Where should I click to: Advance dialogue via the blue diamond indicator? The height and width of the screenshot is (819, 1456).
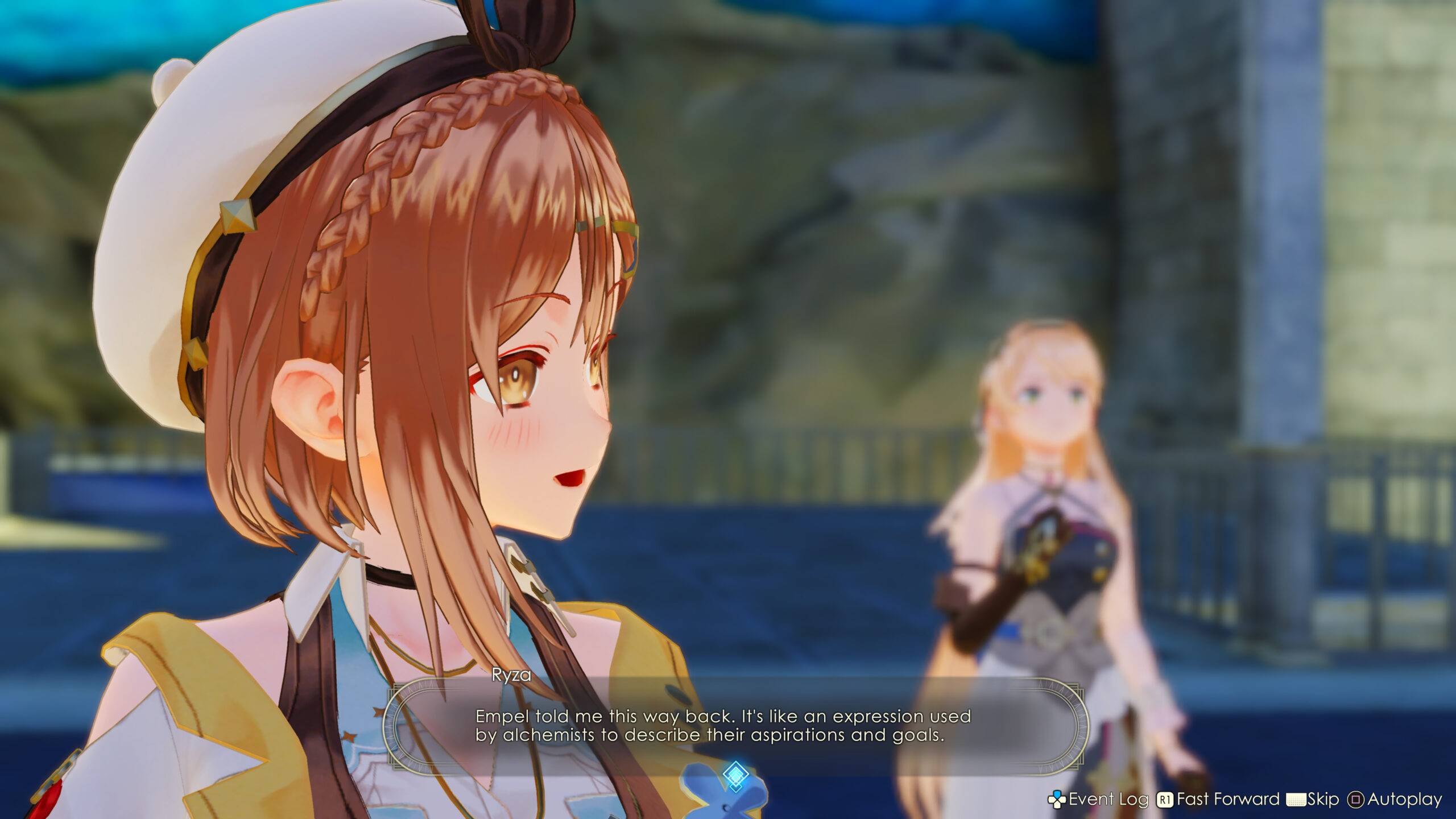[735, 773]
